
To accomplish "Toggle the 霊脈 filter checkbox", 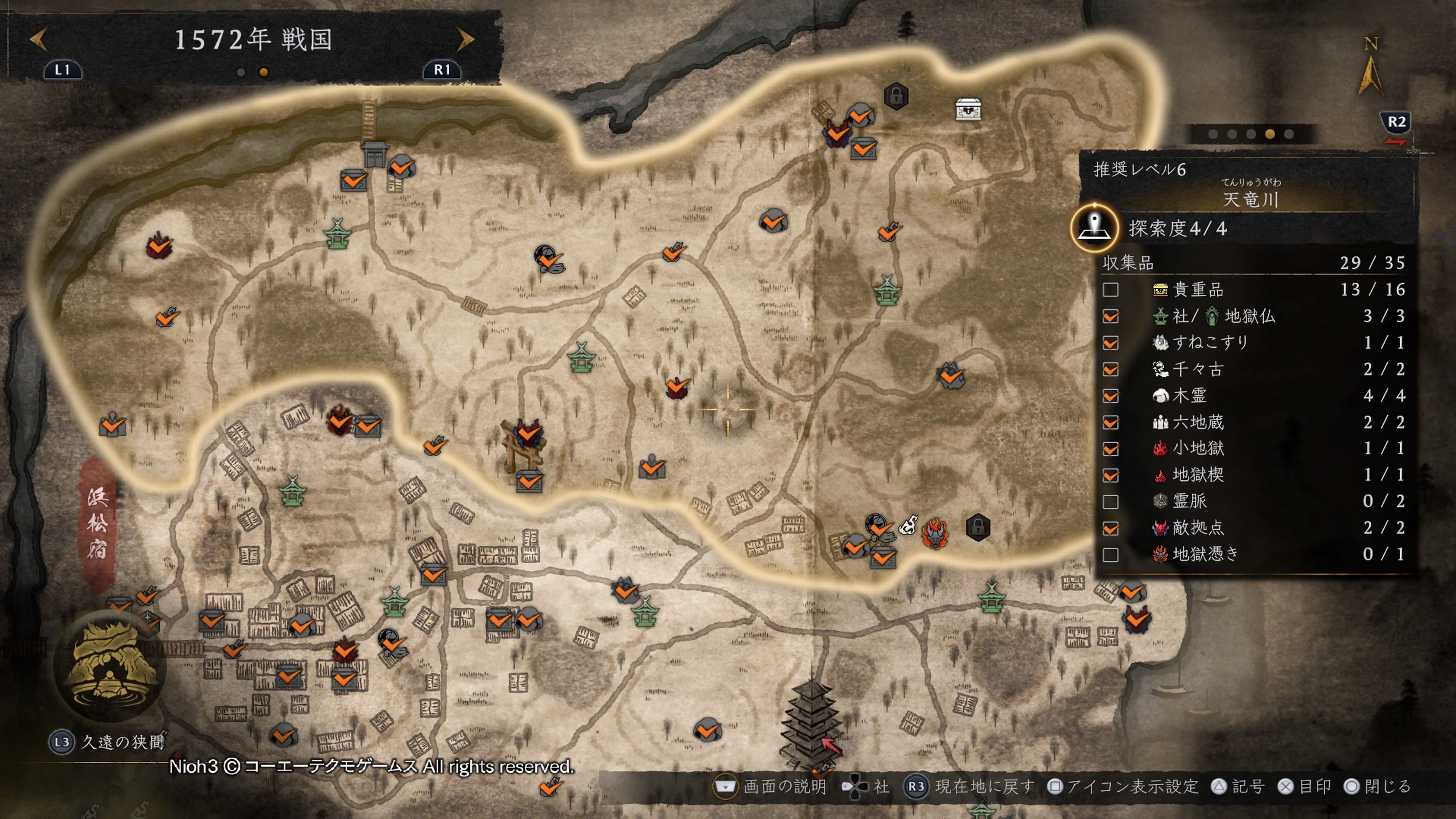I will (x=1110, y=502).
